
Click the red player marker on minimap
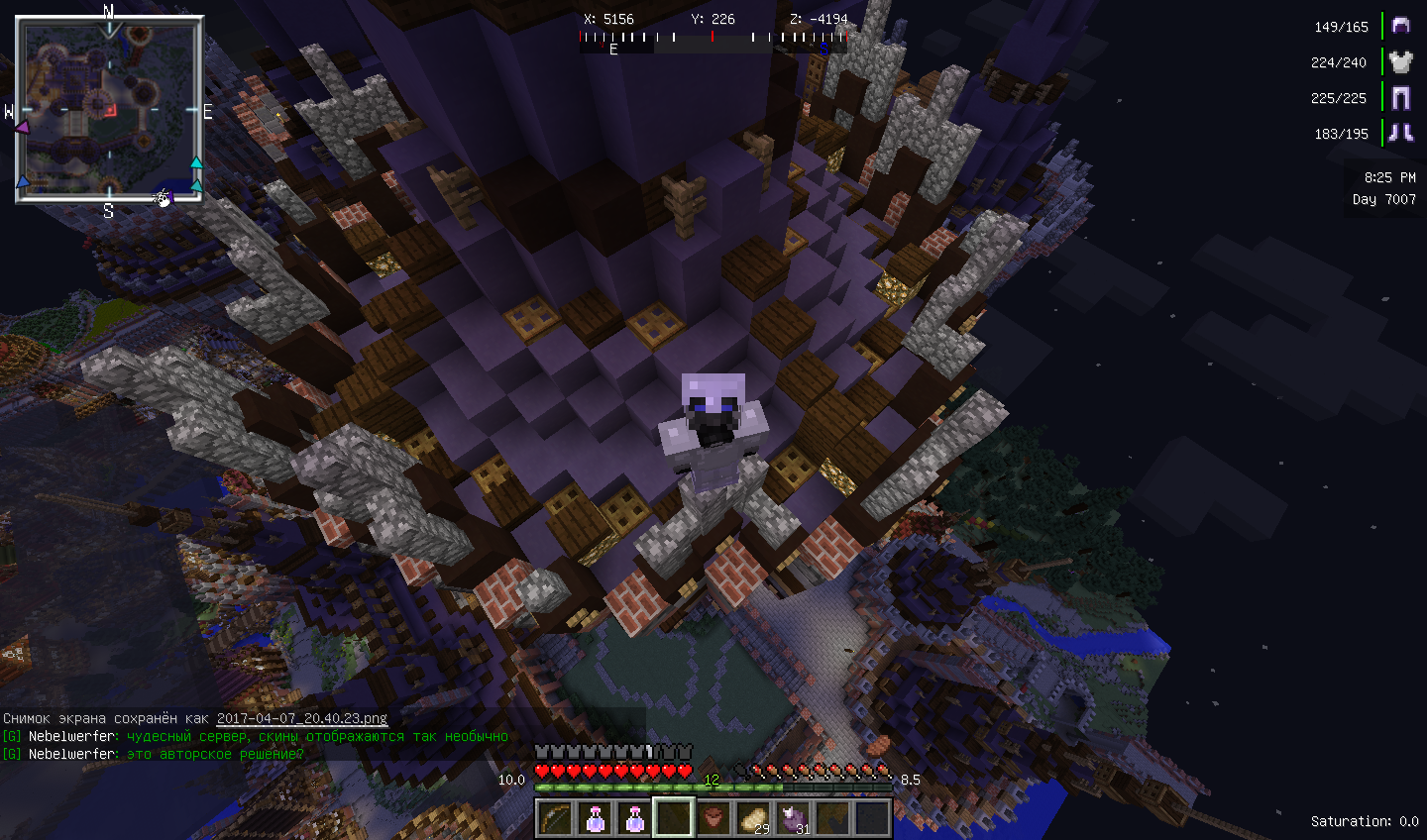pos(111,110)
